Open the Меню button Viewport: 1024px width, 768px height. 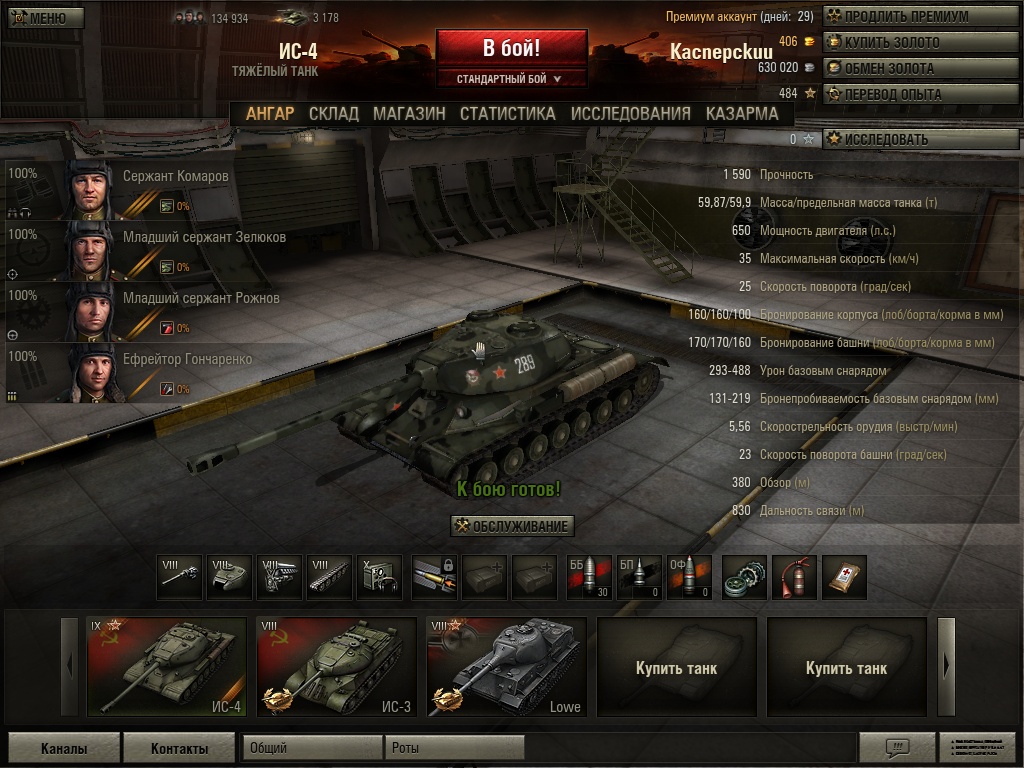pyautogui.click(x=45, y=17)
